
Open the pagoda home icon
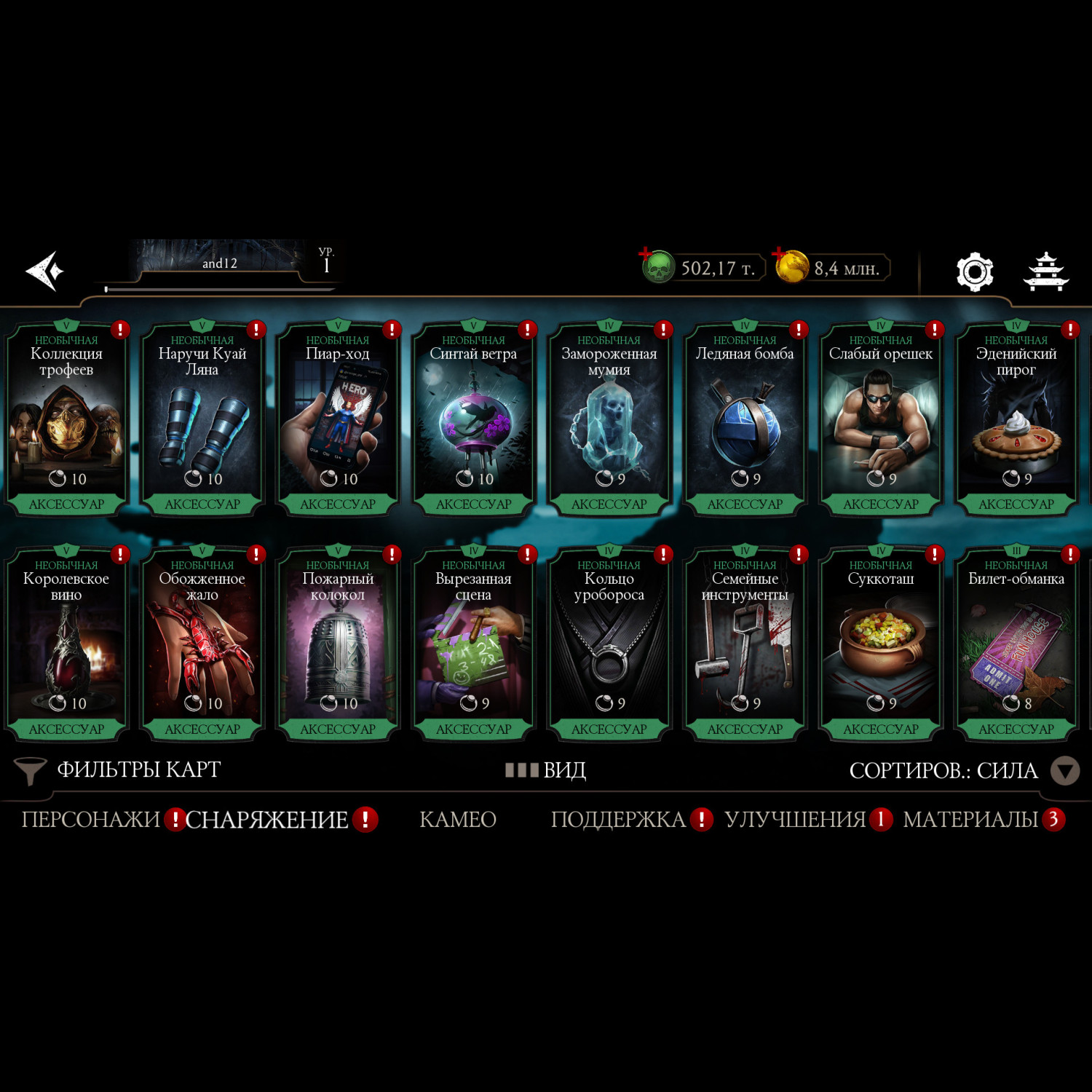click(1046, 272)
